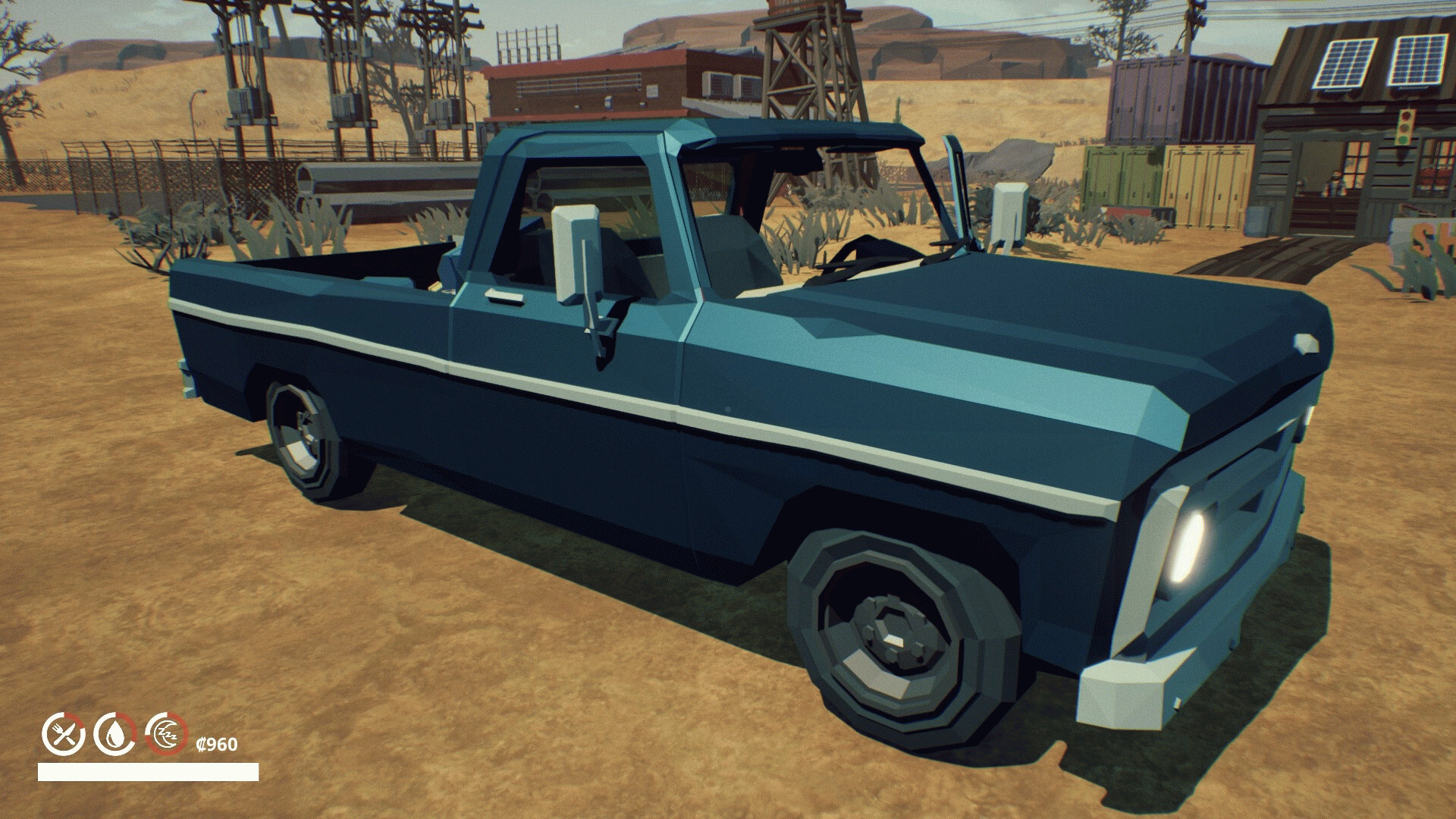
Task: Select the thirst water-drop status icon
Action: pos(115,735)
